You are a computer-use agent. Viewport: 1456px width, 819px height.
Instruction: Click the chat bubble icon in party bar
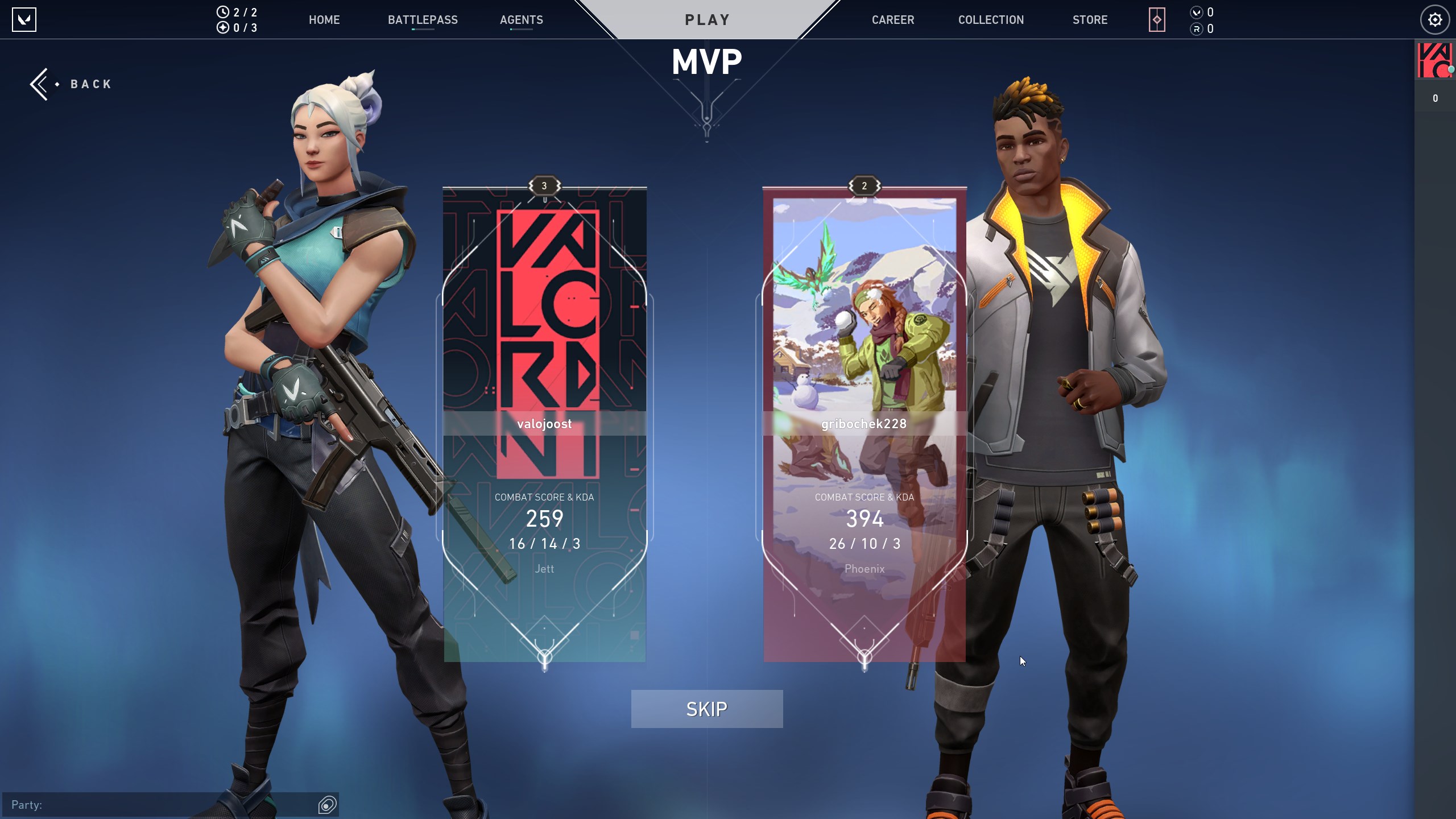tap(327, 805)
